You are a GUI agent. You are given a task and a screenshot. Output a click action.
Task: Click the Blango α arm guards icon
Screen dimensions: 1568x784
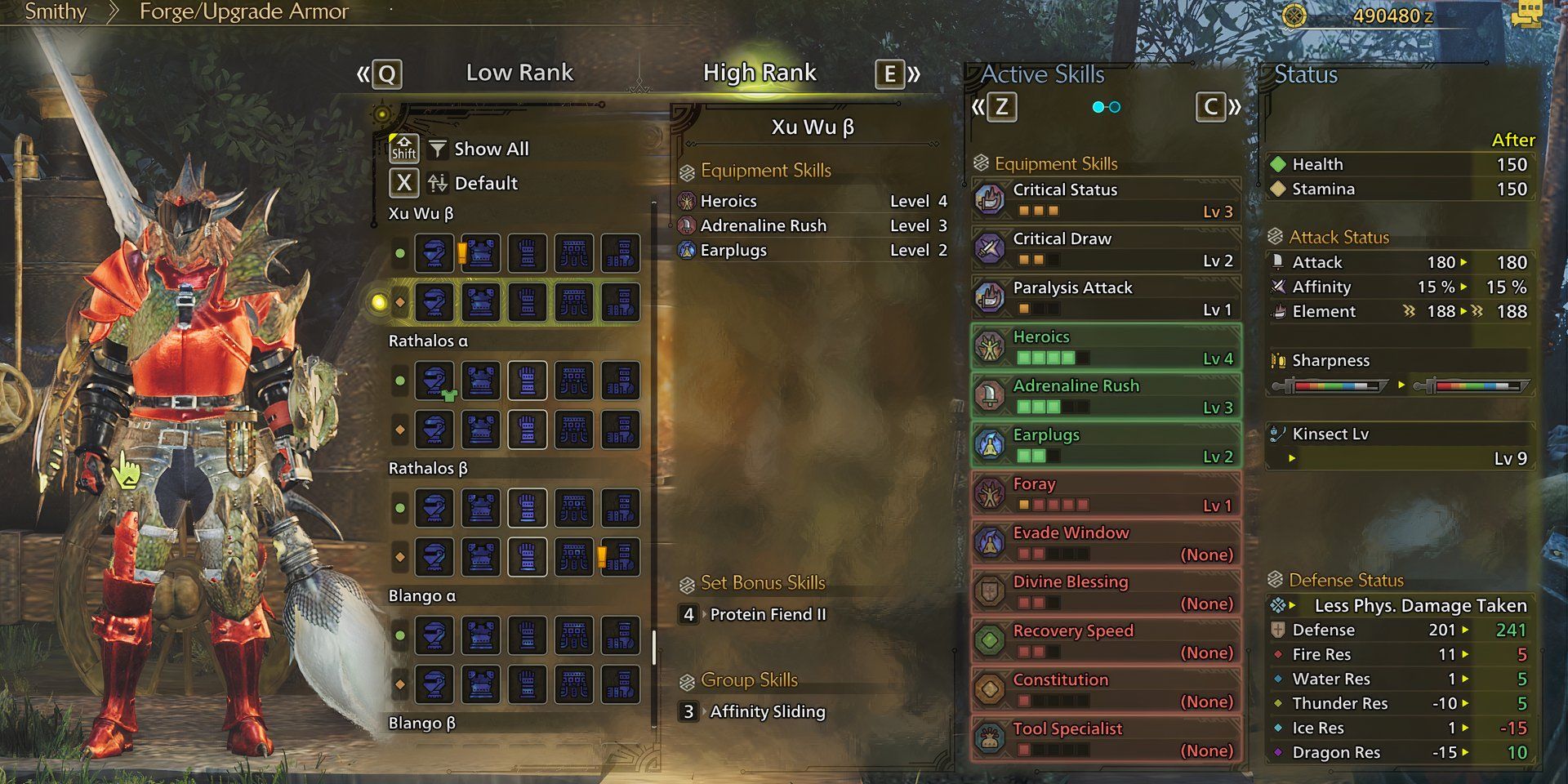[527, 635]
